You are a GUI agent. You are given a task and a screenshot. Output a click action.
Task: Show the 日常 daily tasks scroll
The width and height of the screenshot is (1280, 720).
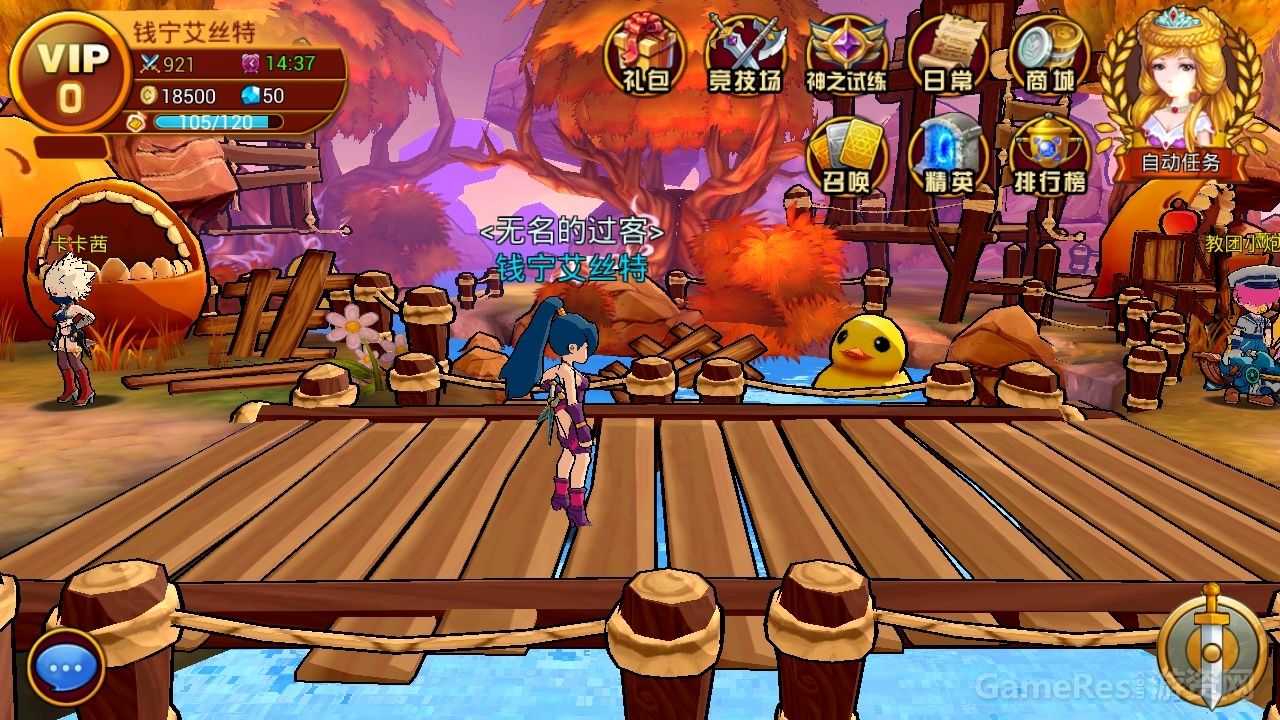tap(947, 54)
